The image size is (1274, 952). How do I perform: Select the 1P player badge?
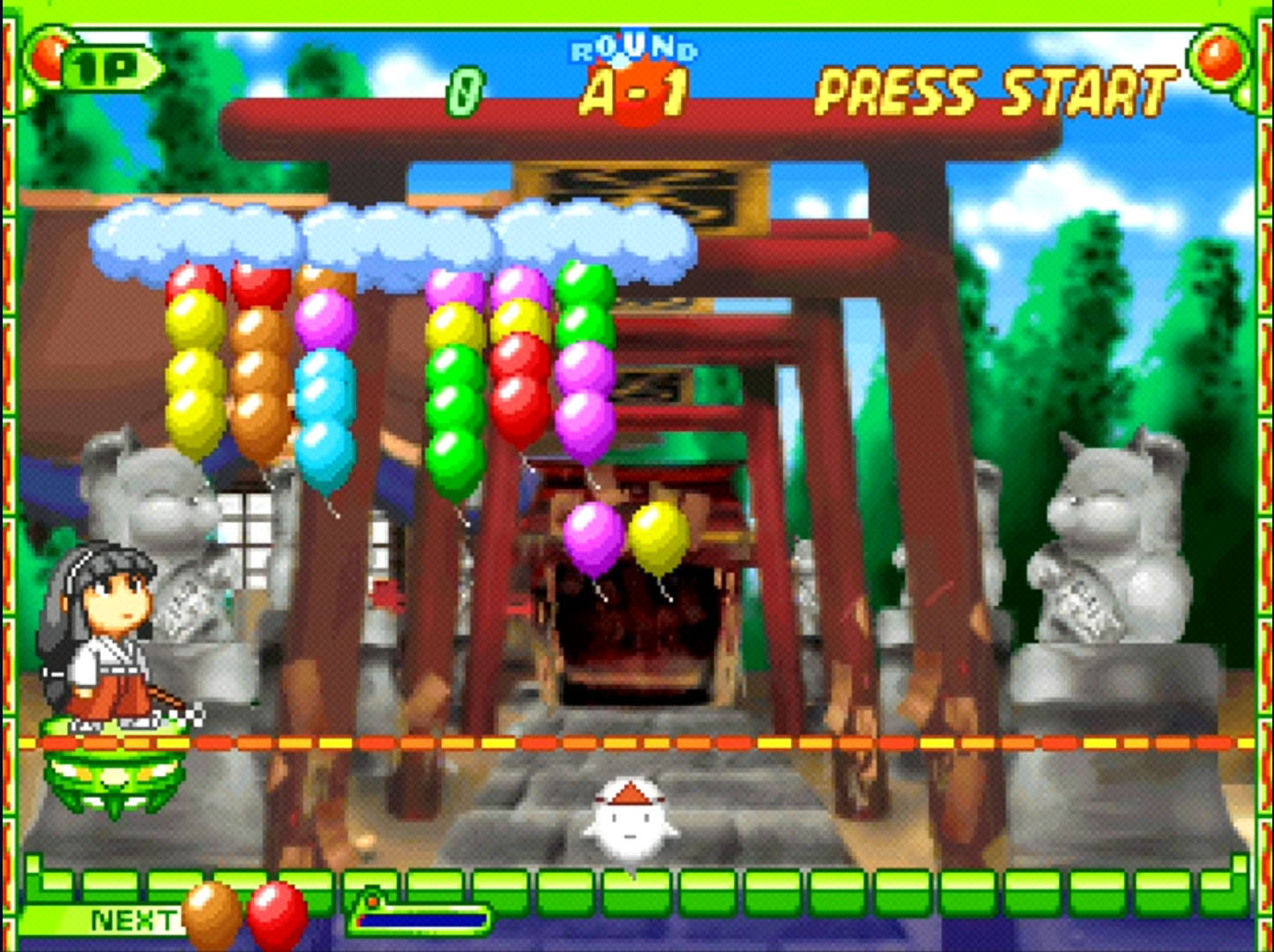[x=109, y=70]
